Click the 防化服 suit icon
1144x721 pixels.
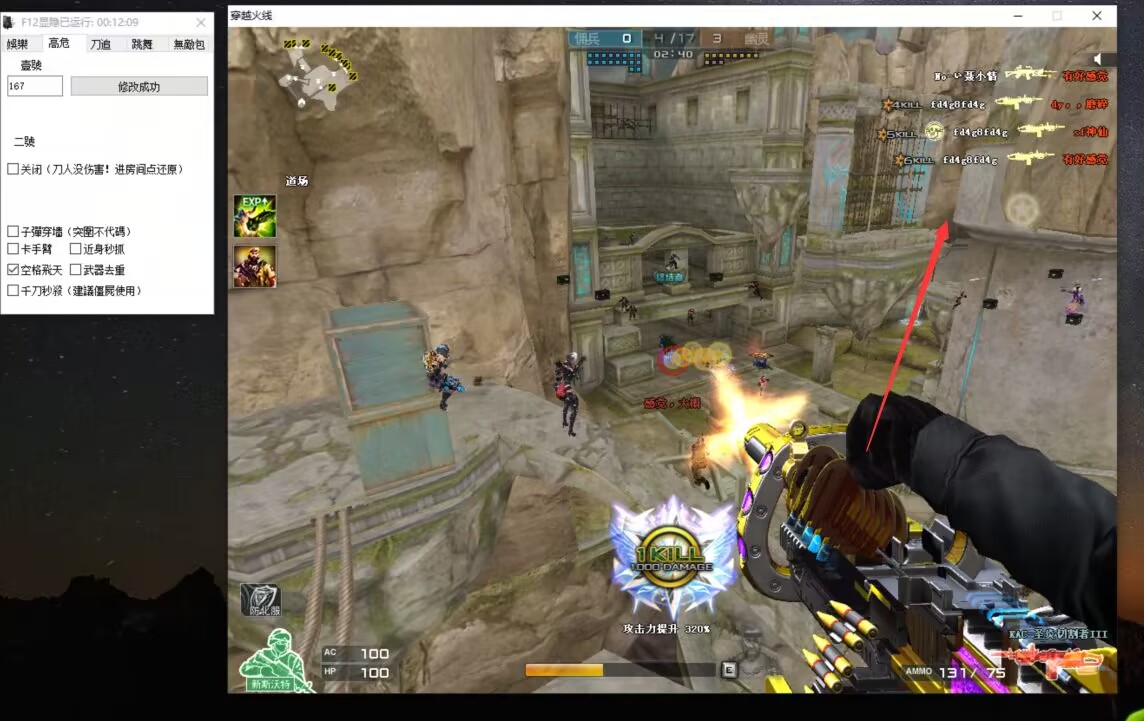click(259, 599)
